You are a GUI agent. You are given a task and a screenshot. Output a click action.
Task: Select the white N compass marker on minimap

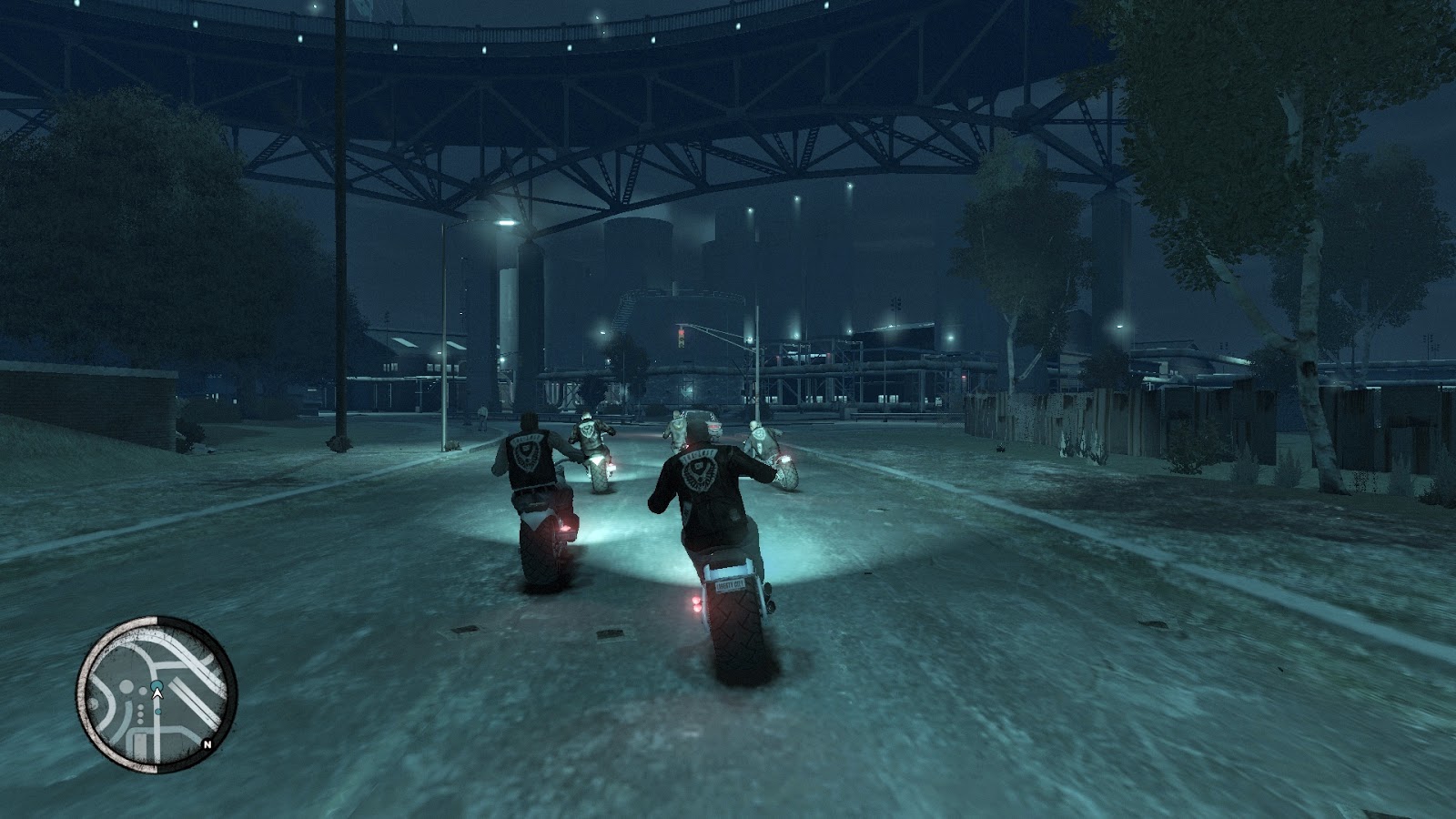coord(207,744)
